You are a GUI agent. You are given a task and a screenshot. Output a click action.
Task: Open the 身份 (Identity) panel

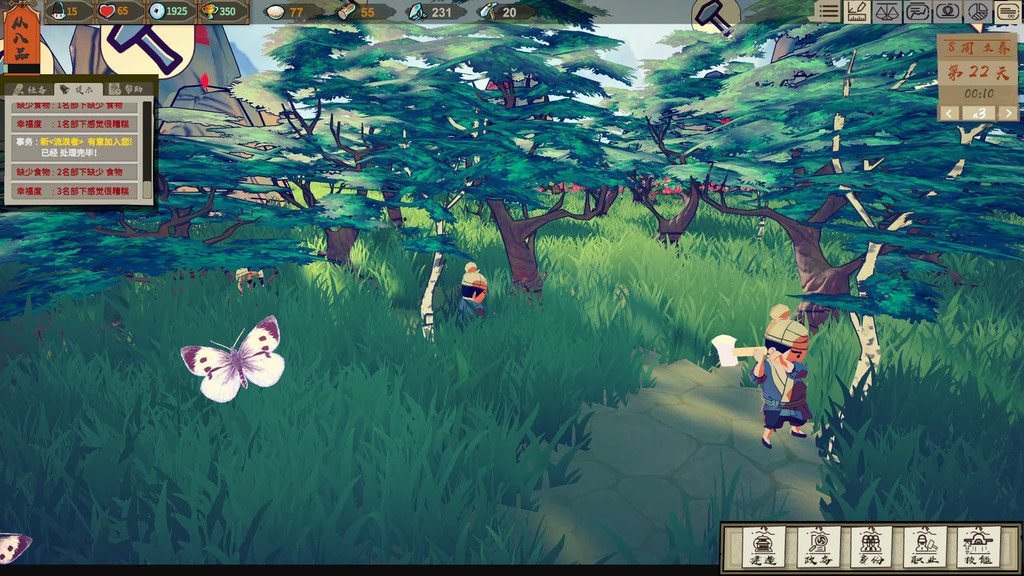(871, 546)
